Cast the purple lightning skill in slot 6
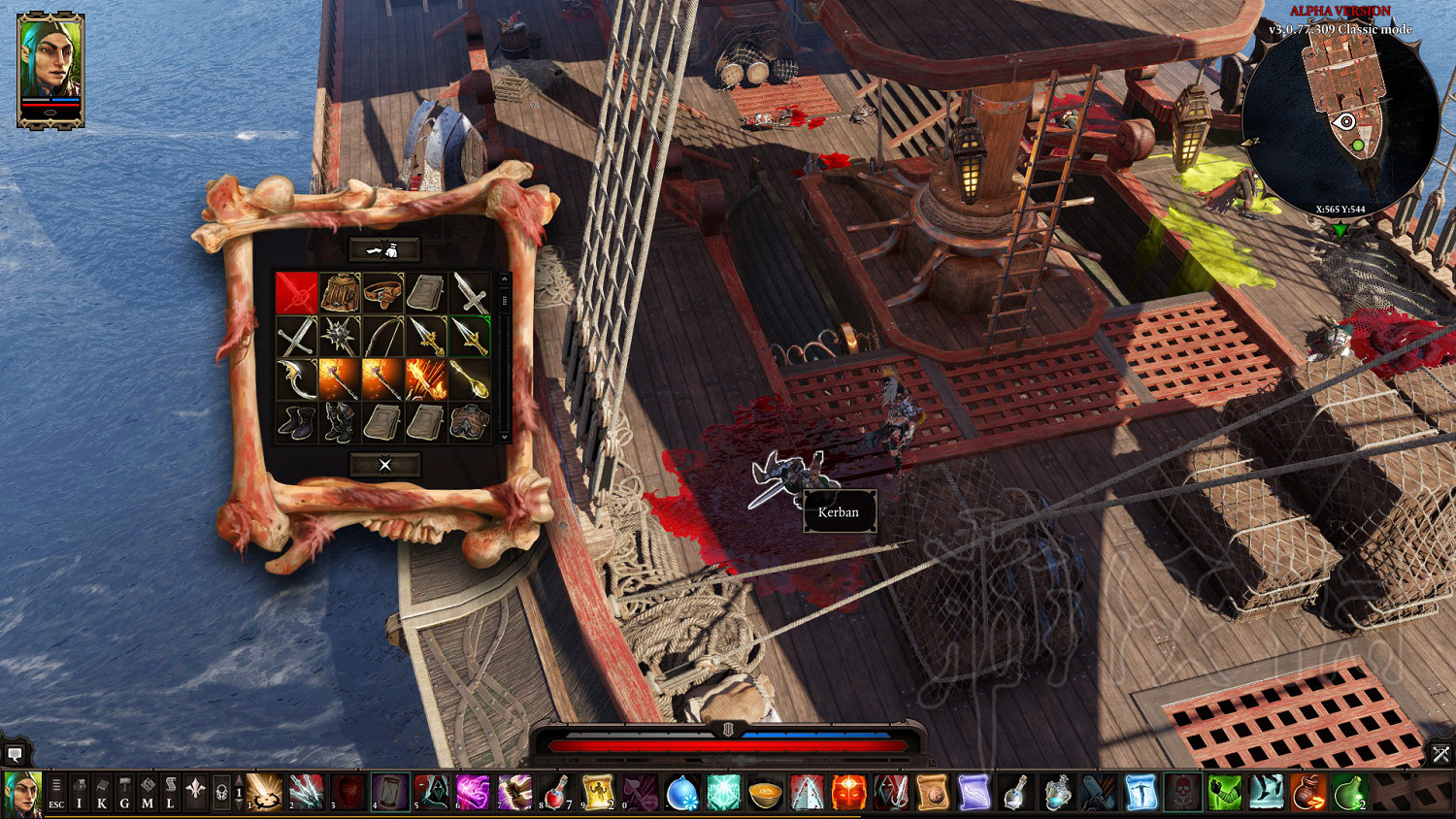The height and width of the screenshot is (819, 1456). (473, 793)
